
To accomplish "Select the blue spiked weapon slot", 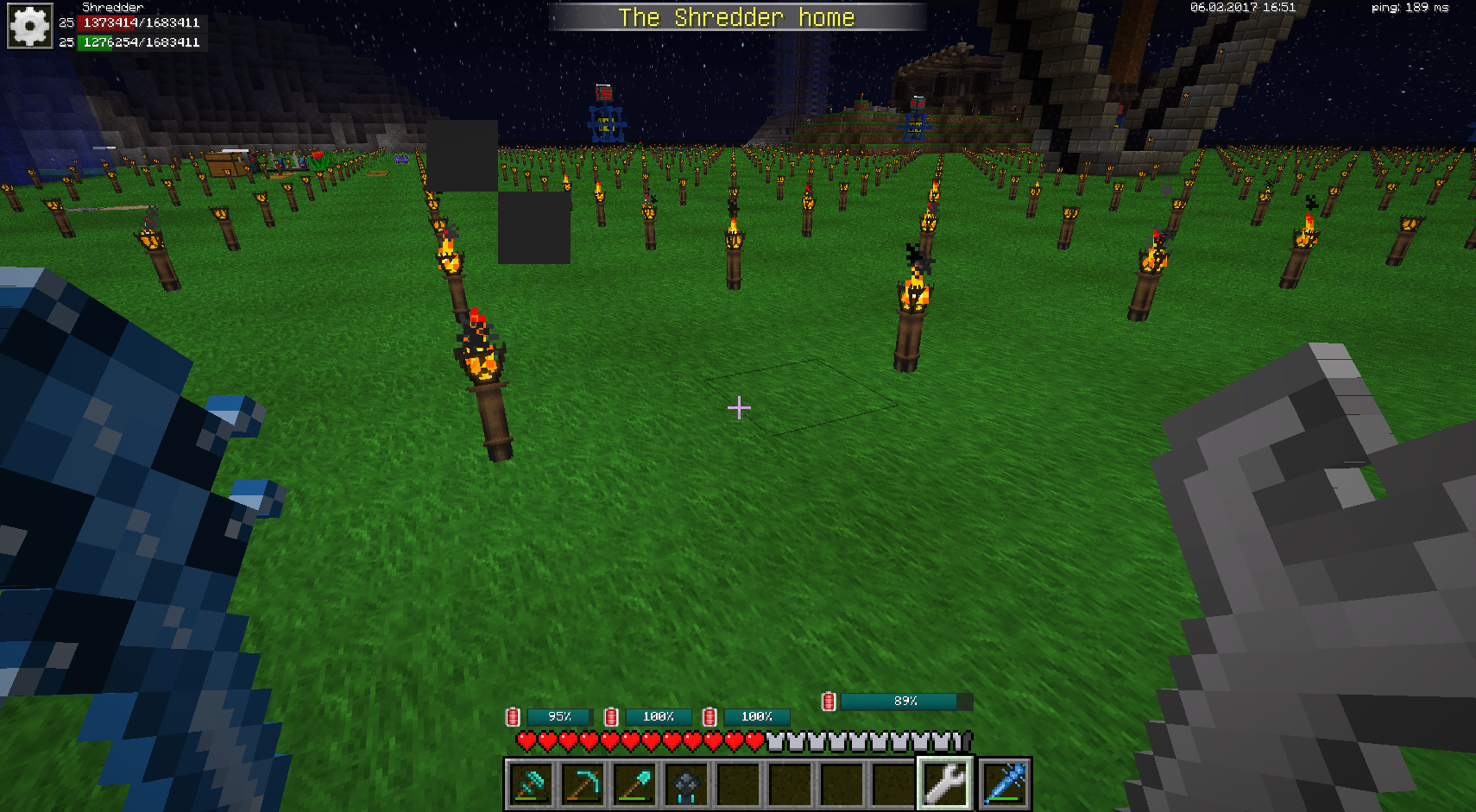I will pos(1004,784).
